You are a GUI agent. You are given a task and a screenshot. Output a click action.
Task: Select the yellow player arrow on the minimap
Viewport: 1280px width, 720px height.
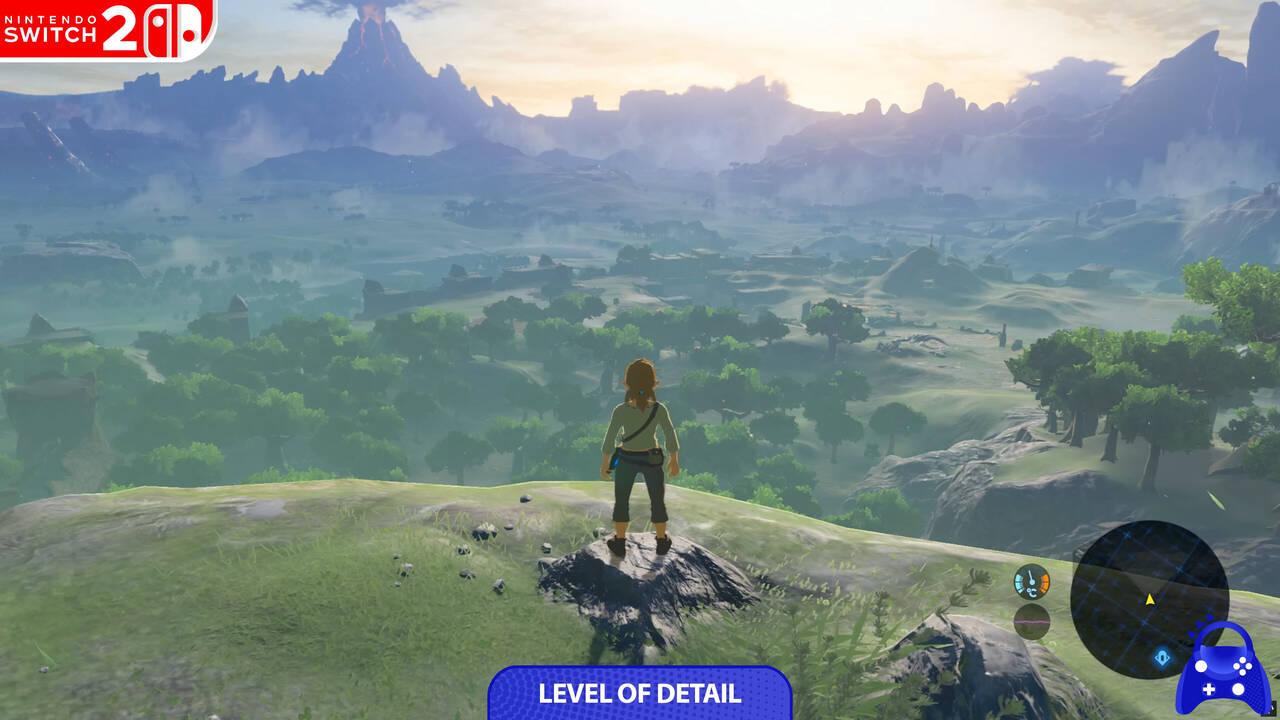(x=1149, y=598)
